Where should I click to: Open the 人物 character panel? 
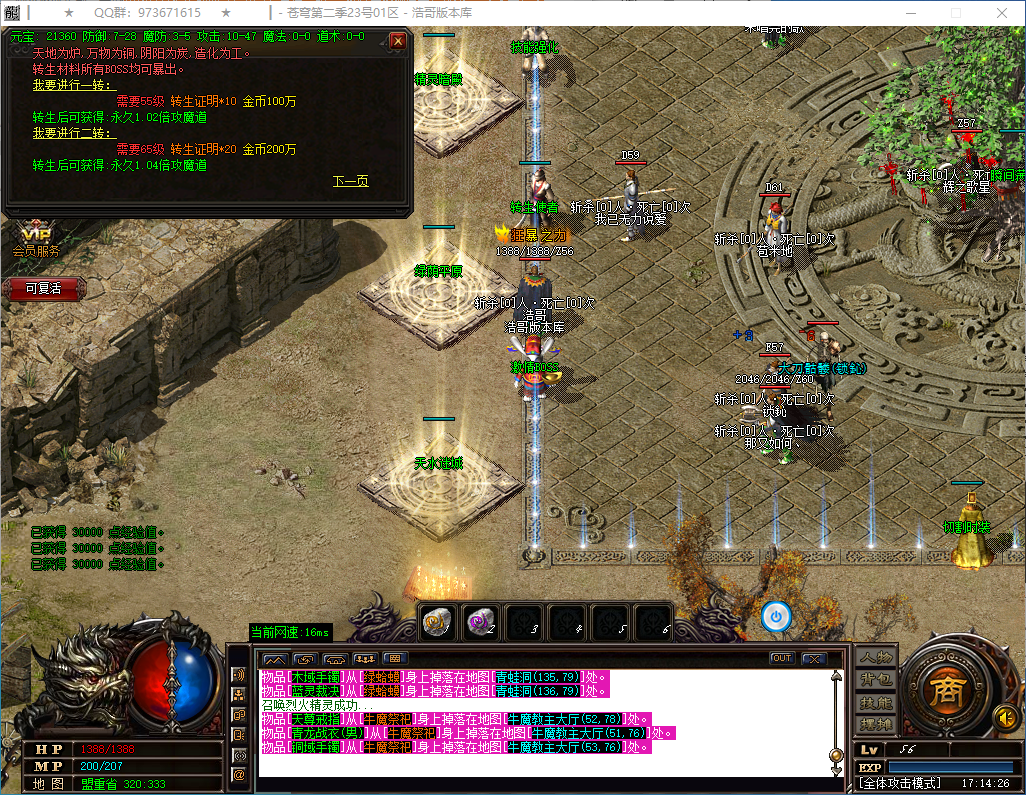pos(876,658)
